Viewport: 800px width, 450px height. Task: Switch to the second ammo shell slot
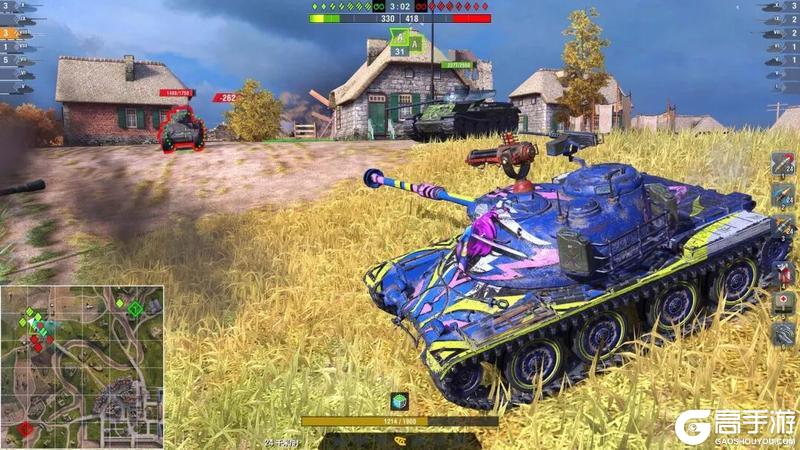783,192
